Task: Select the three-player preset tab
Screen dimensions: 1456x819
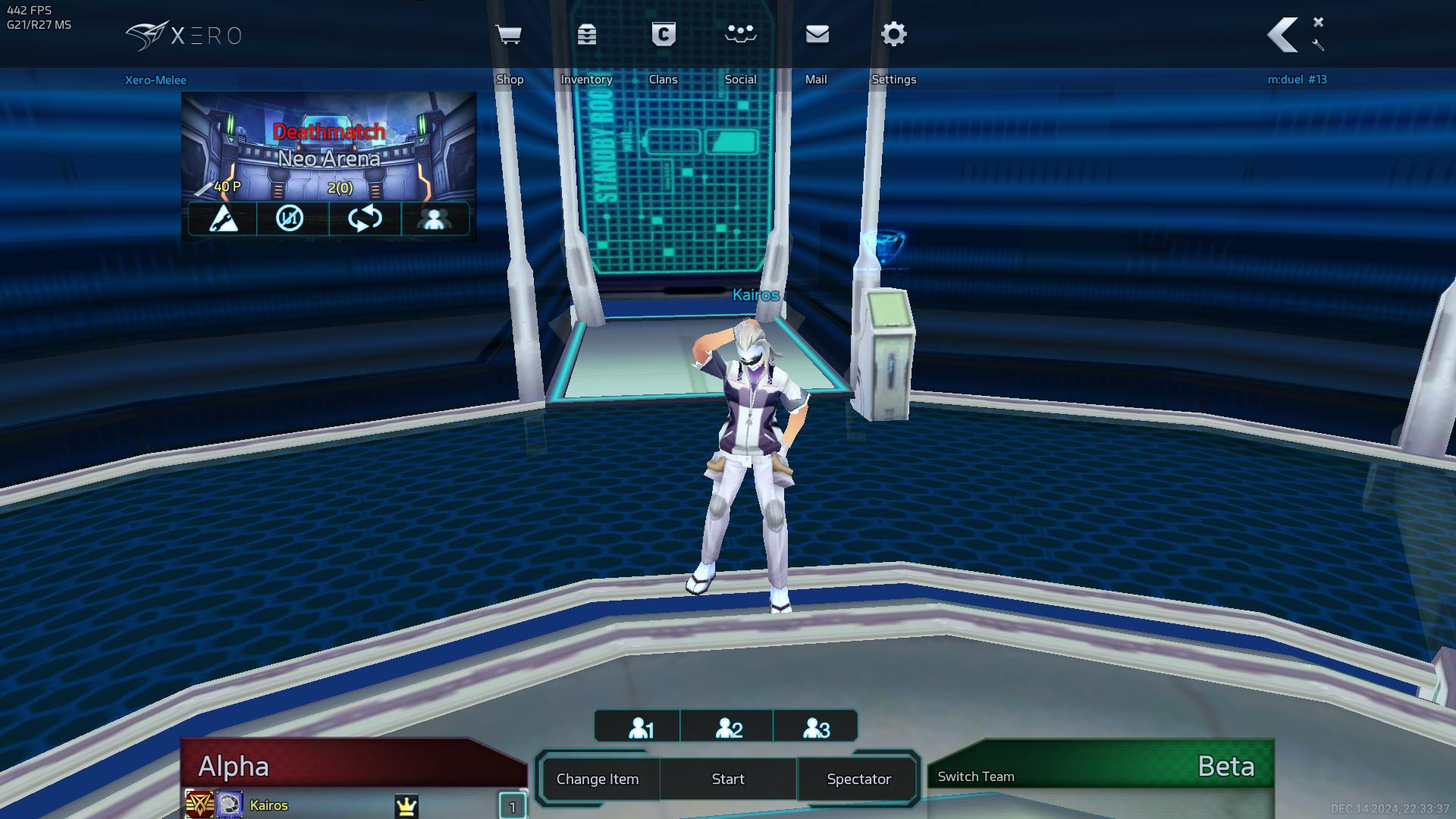Action: [x=816, y=728]
